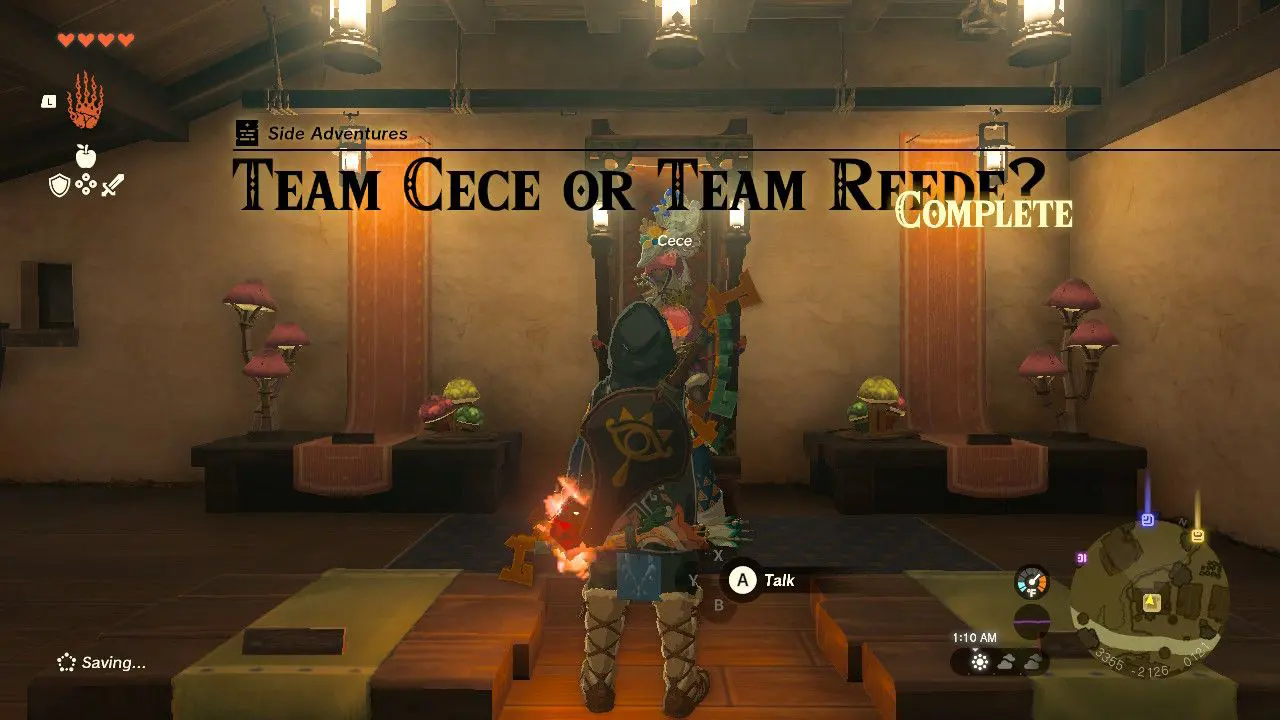Click the cloudy forecast icon next to the sun

coord(1007,661)
